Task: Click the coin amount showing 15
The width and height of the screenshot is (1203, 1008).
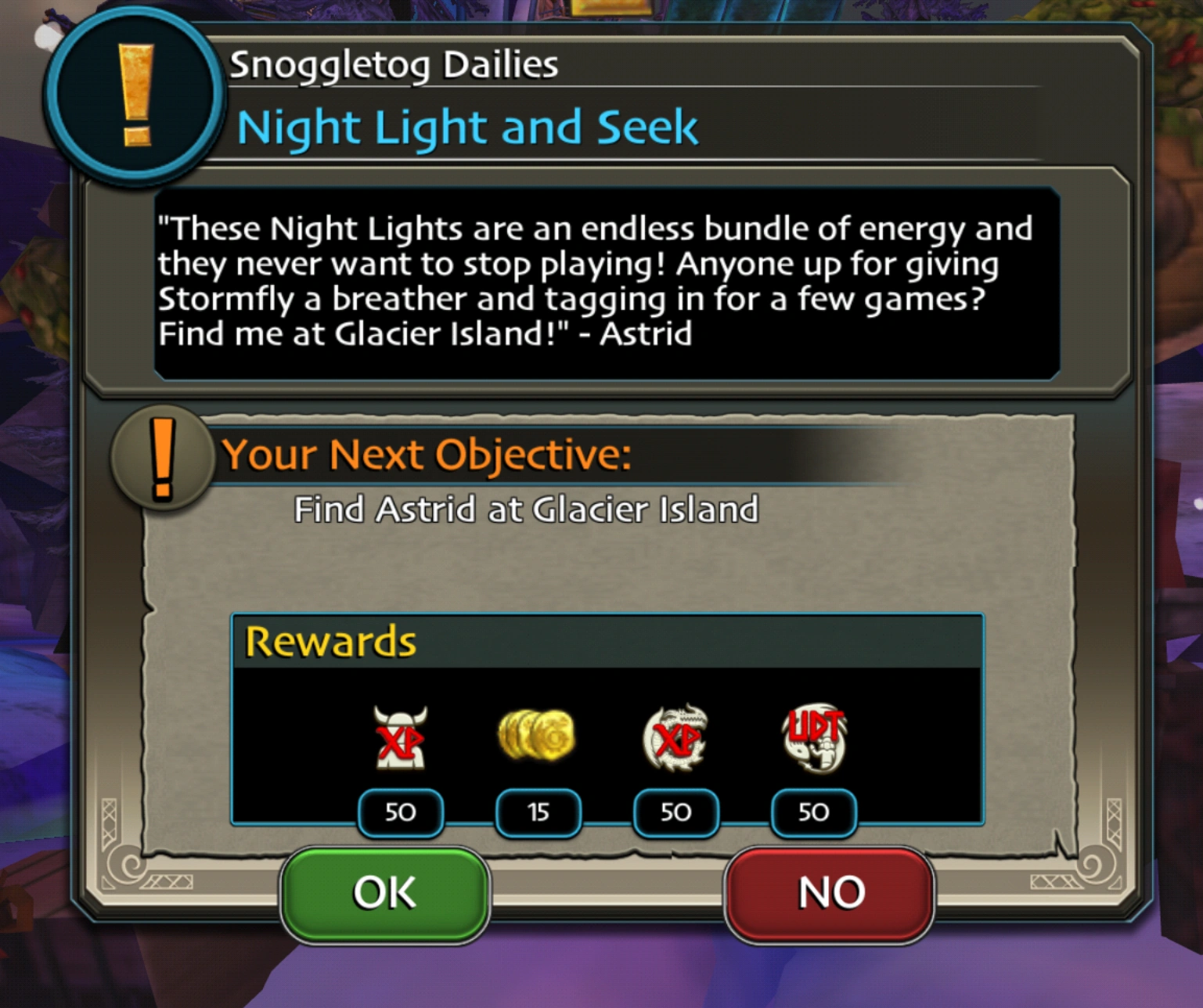Action: 538,813
